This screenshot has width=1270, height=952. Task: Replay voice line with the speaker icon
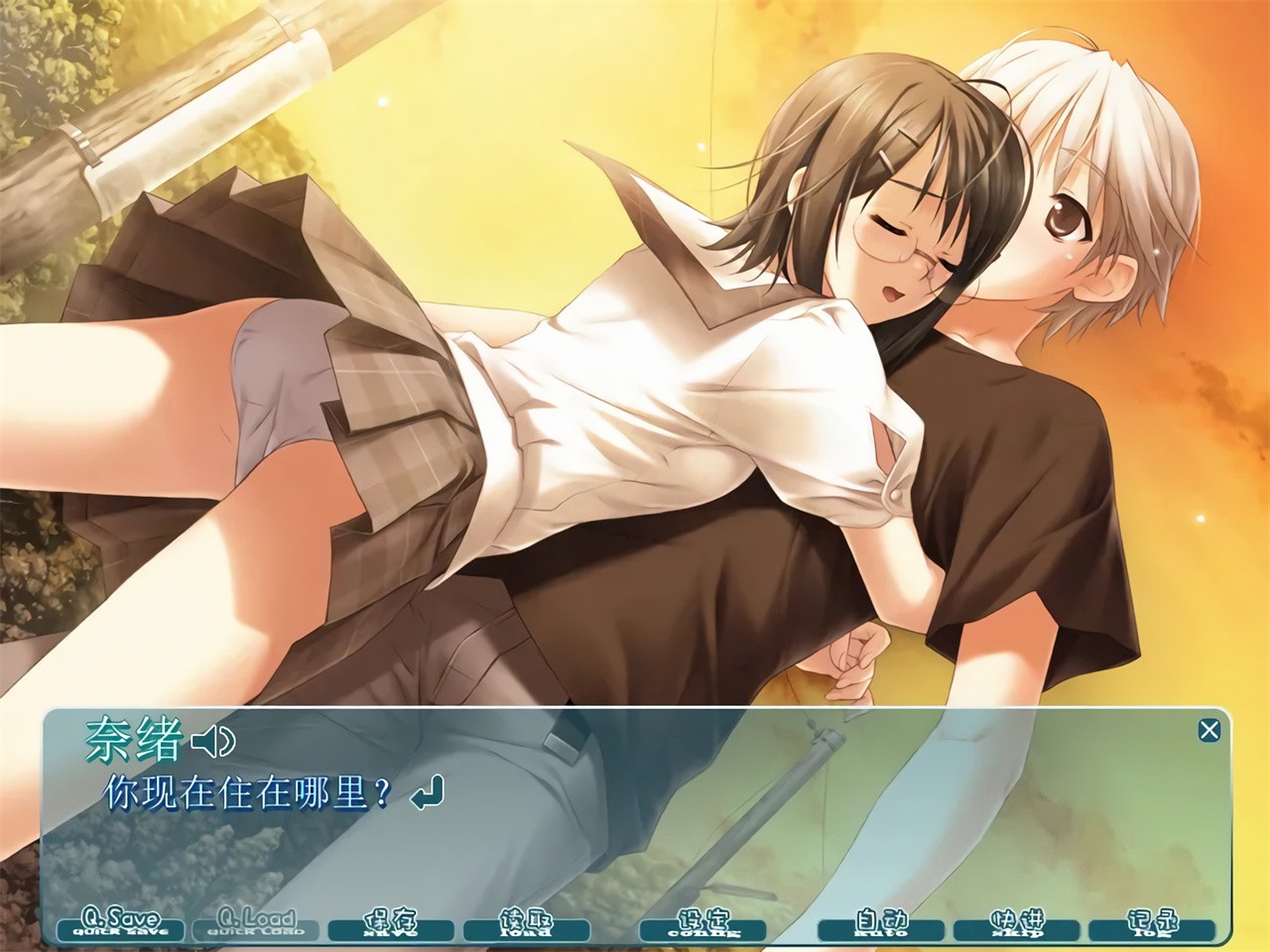[213, 740]
